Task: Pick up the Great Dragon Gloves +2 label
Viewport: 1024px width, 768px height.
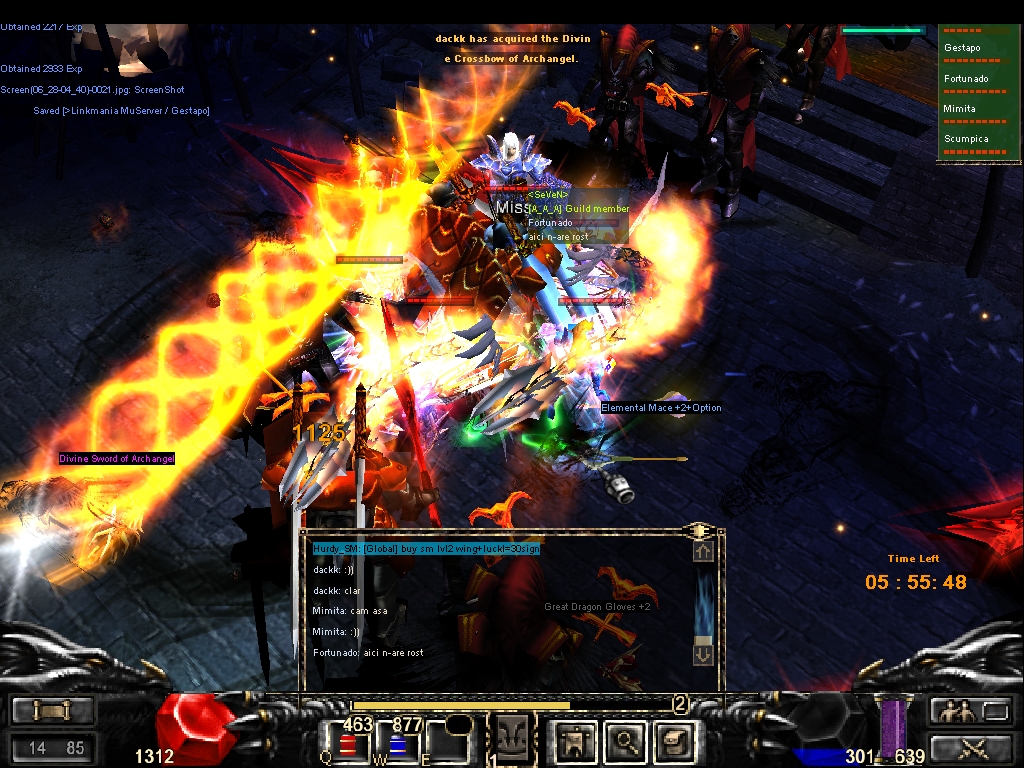Action: (x=597, y=607)
